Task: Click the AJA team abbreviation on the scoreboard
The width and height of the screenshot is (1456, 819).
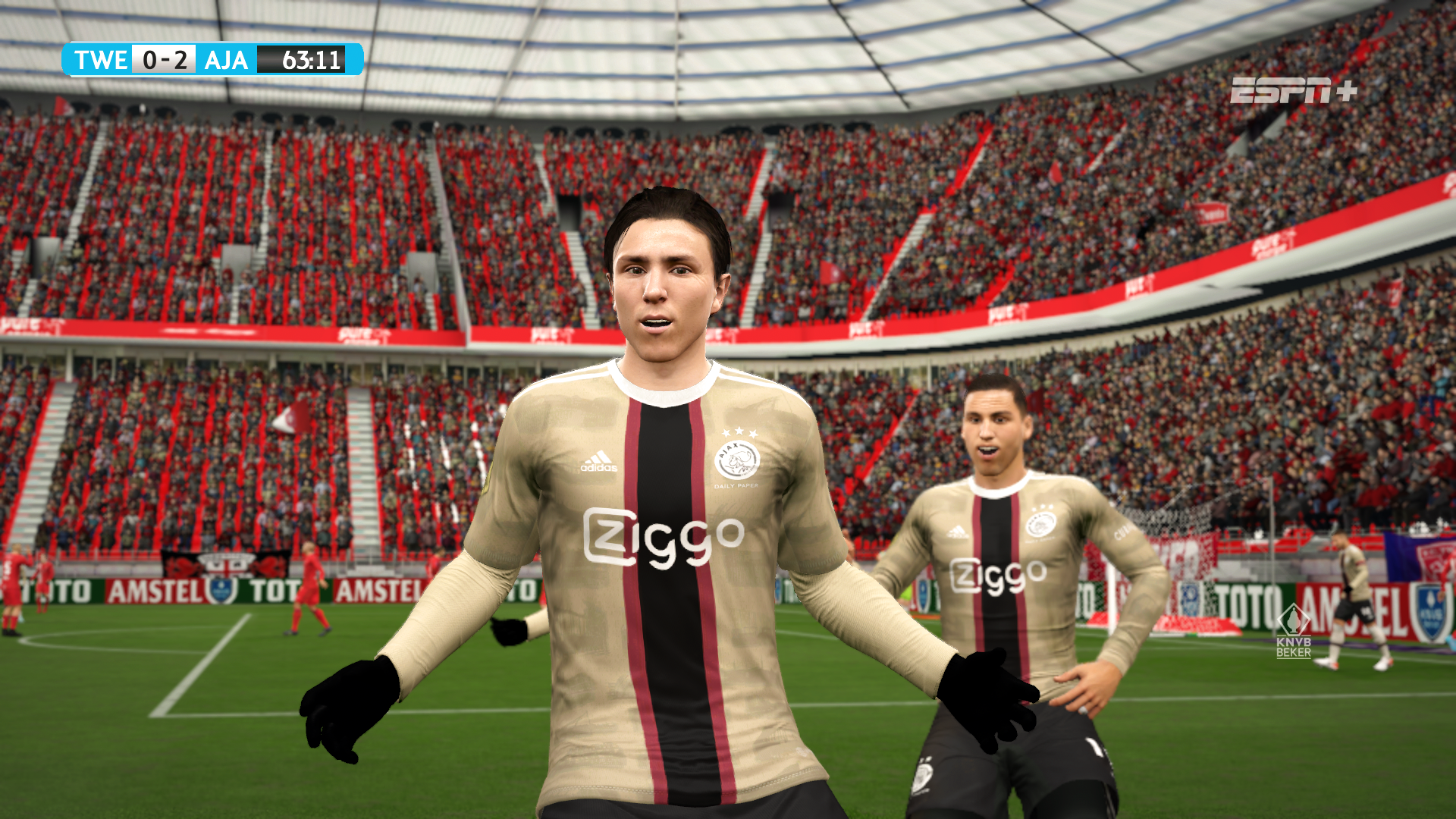Action: point(224,61)
